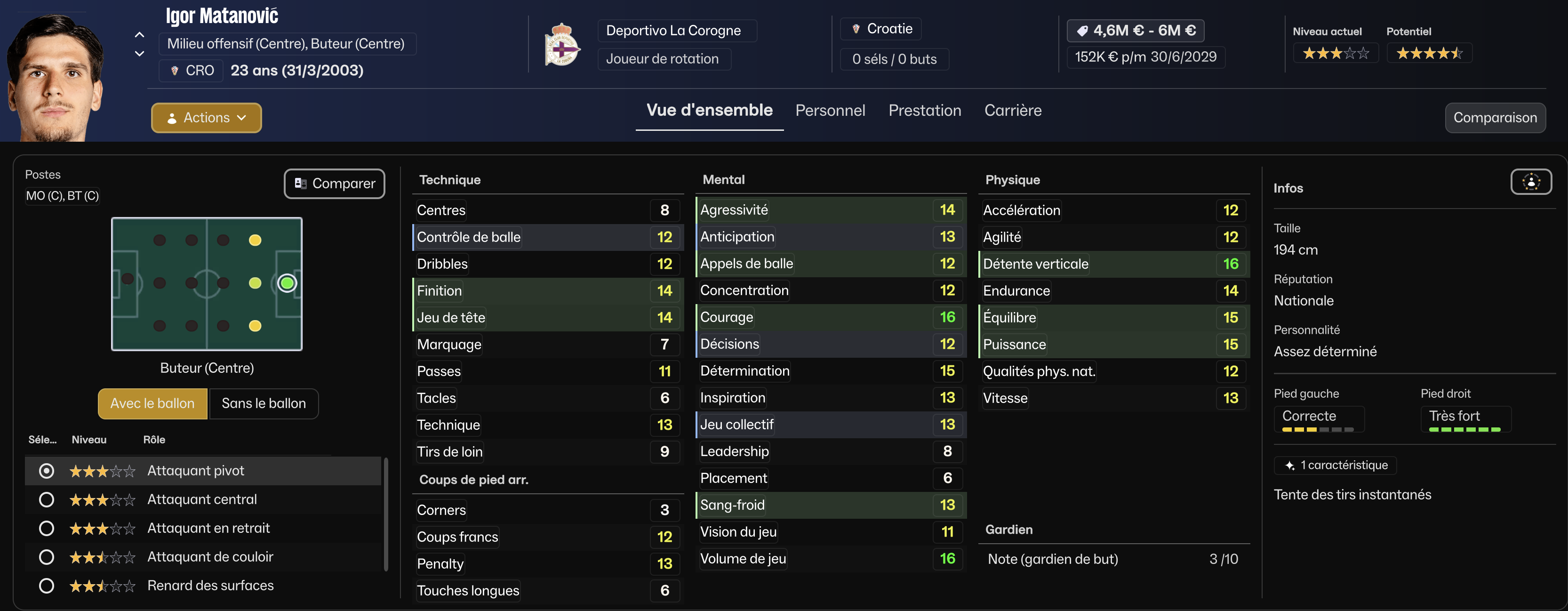Click the Infos panel icon button

click(1530, 182)
